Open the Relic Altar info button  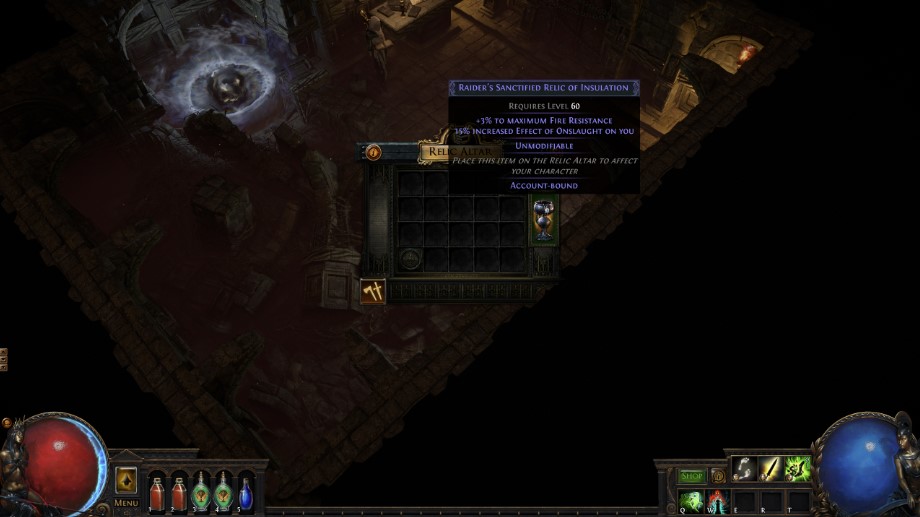(x=373, y=153)
